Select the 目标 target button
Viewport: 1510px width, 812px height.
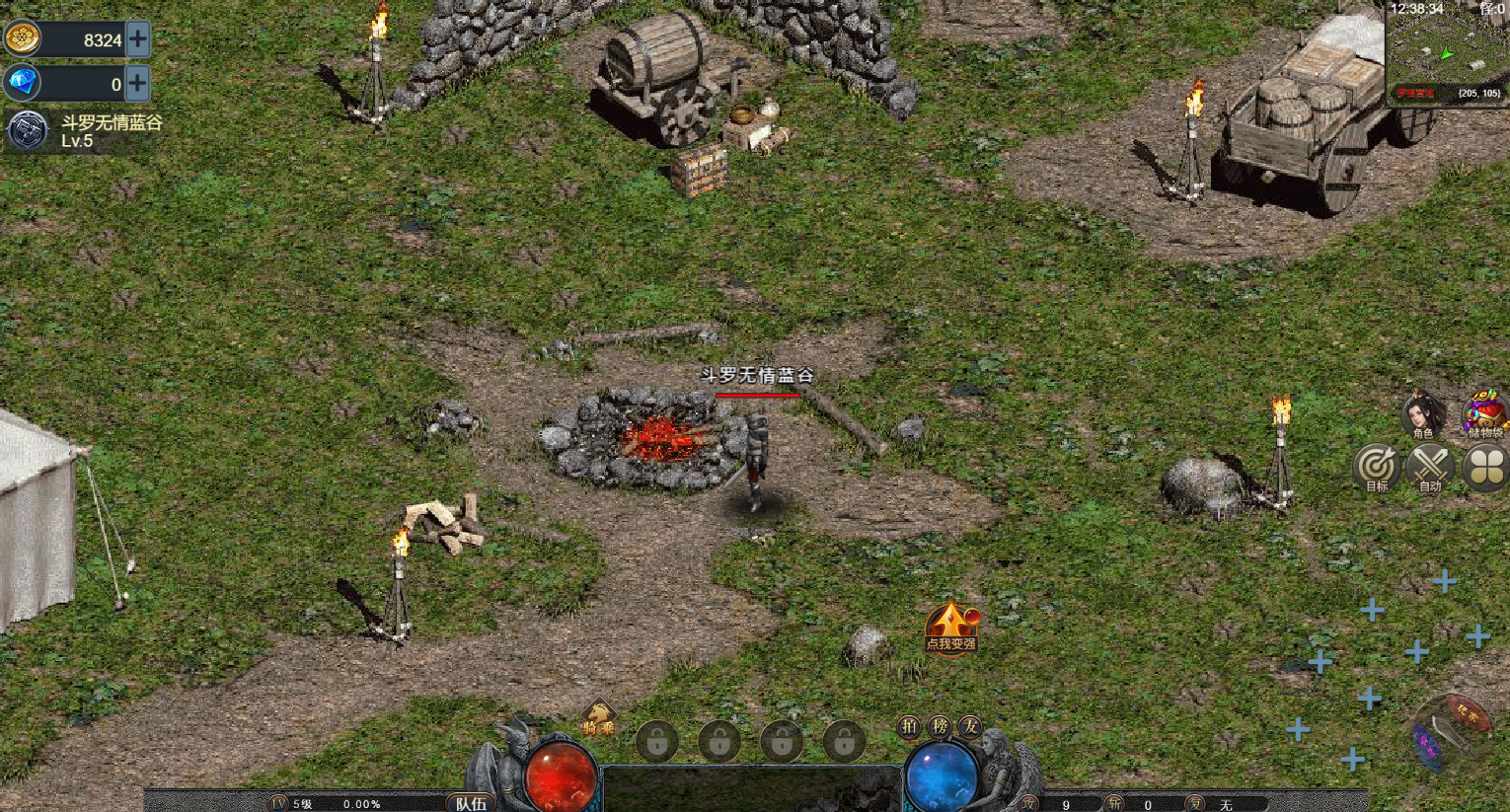(1377, 467)
